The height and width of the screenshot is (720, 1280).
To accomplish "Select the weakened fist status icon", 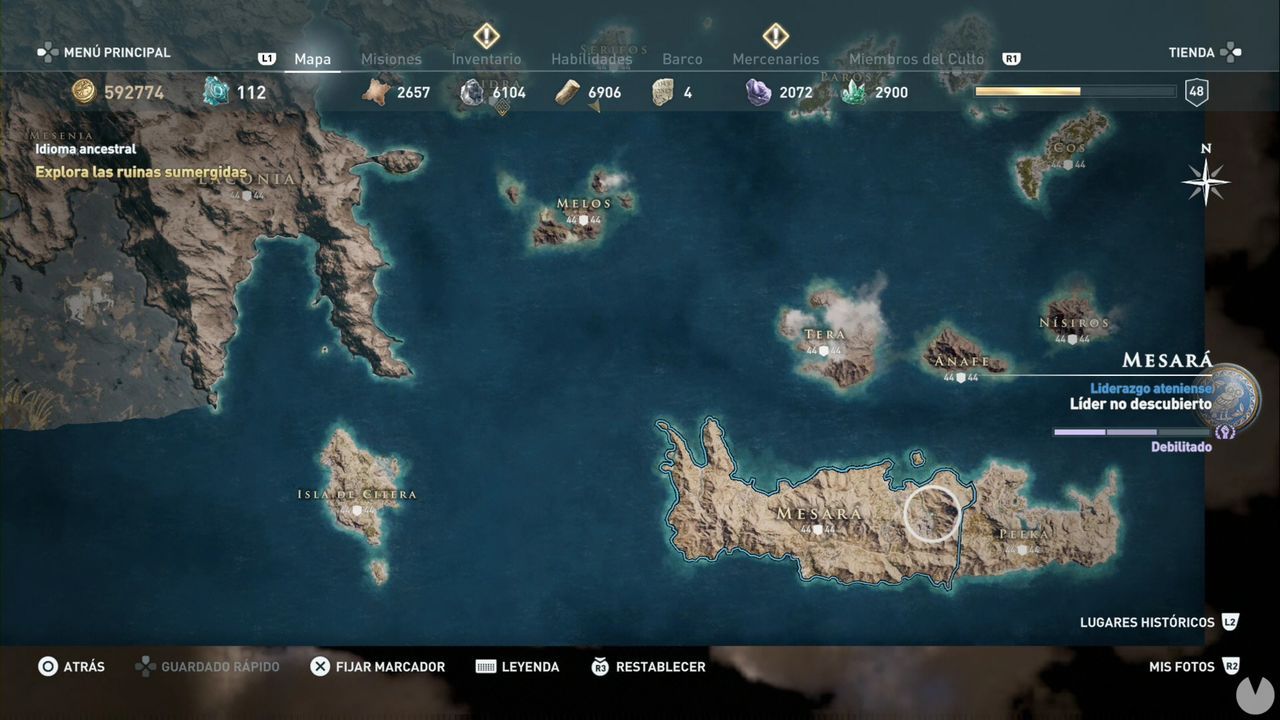I will (x=1222, y=430).
